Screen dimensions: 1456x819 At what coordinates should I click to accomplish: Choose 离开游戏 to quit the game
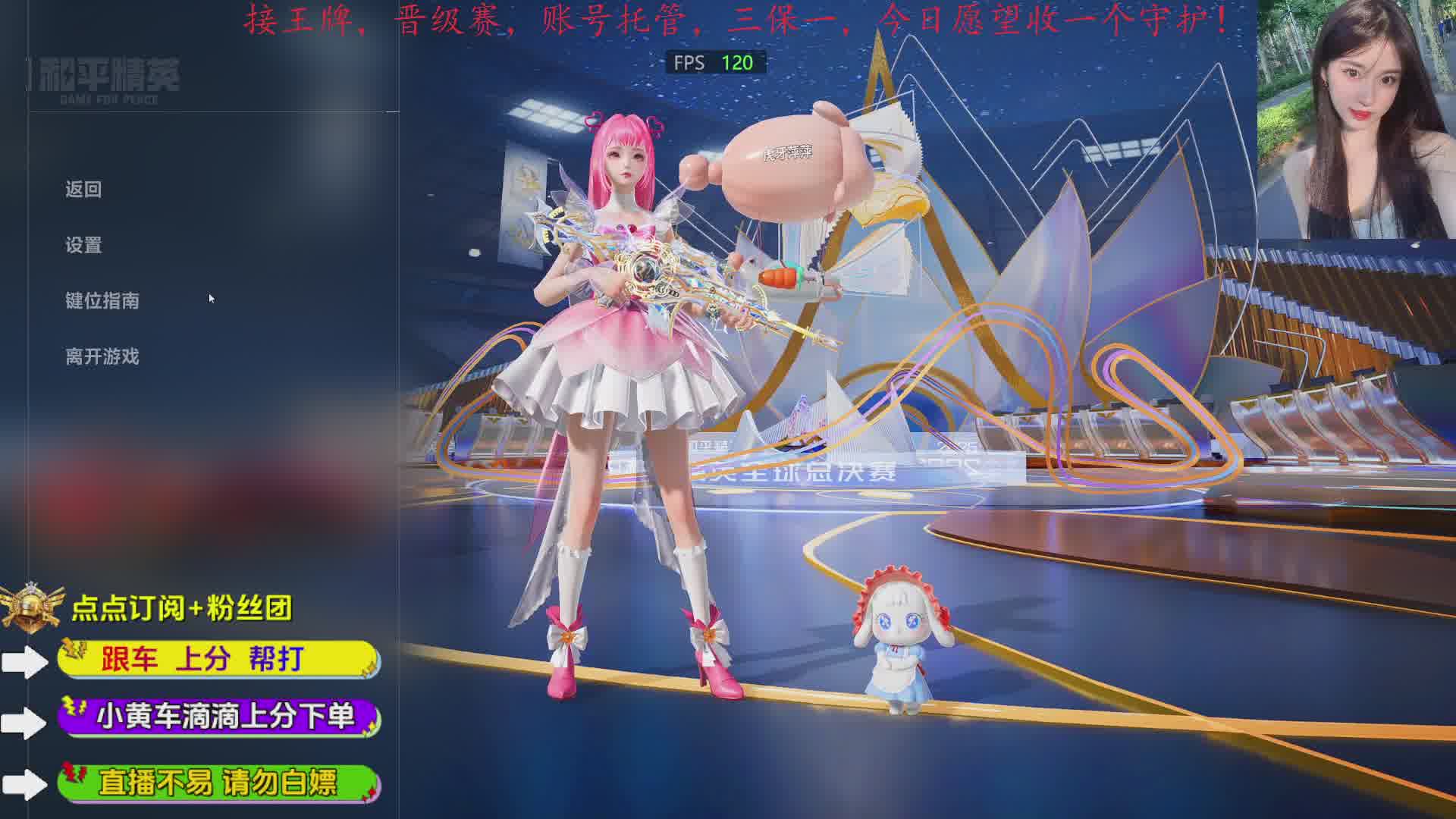point(102,357)
